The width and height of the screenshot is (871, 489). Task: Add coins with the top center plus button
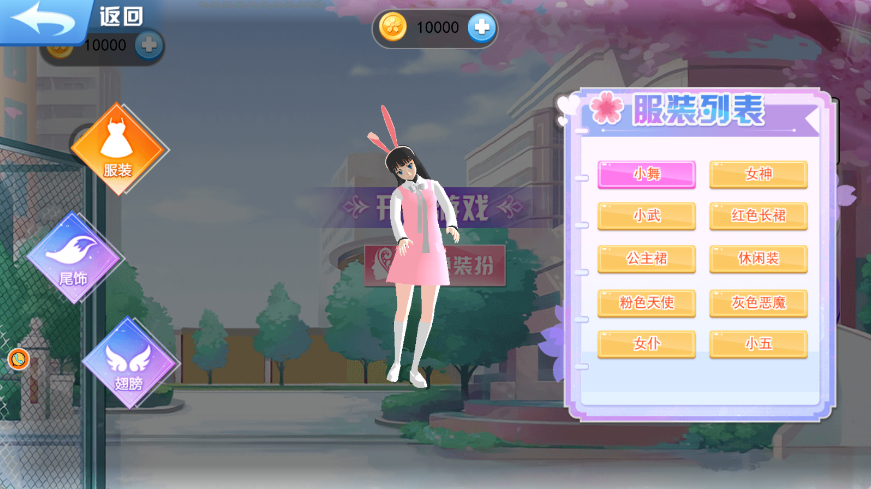click(482, 28)
